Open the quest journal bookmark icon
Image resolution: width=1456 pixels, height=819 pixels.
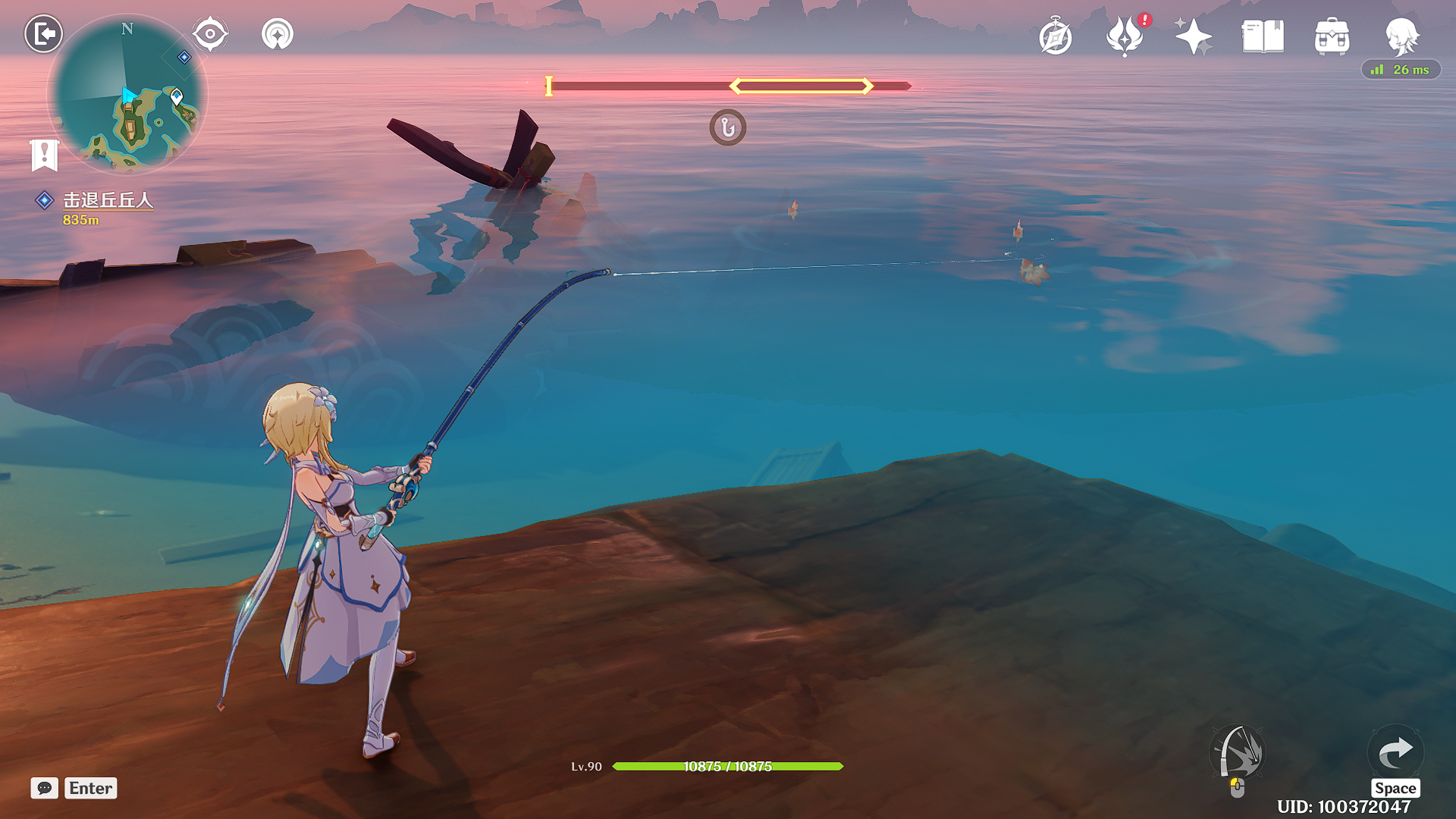coord(45,154)
